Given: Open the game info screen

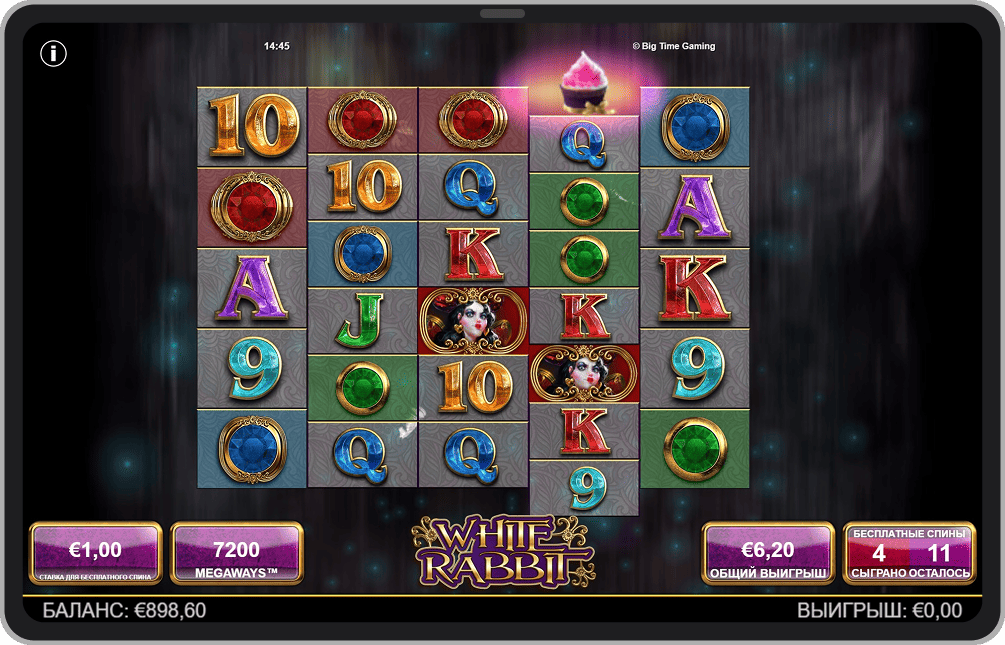Looking at the screenshot, I should 53,53.
